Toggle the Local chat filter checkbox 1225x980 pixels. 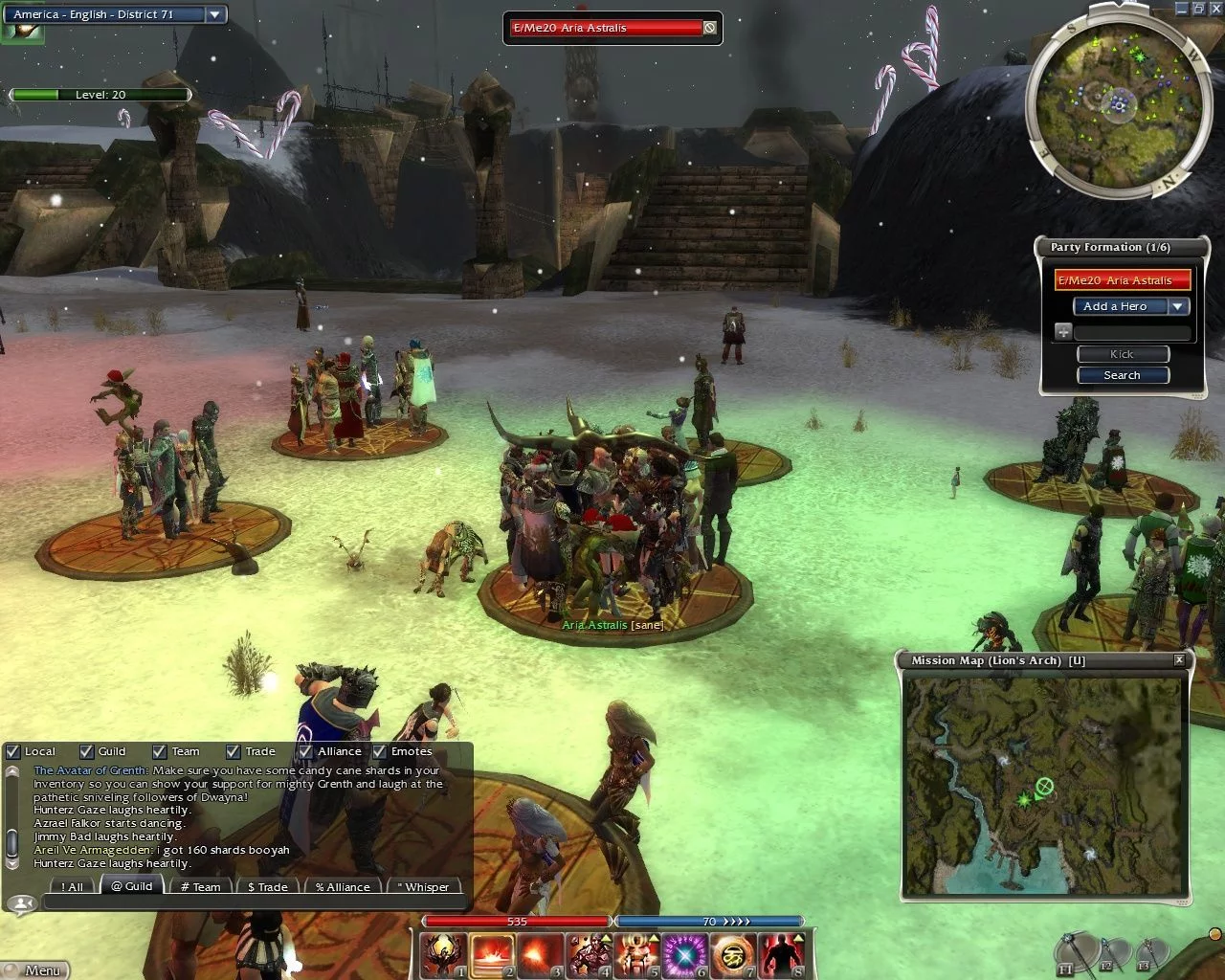13,752
